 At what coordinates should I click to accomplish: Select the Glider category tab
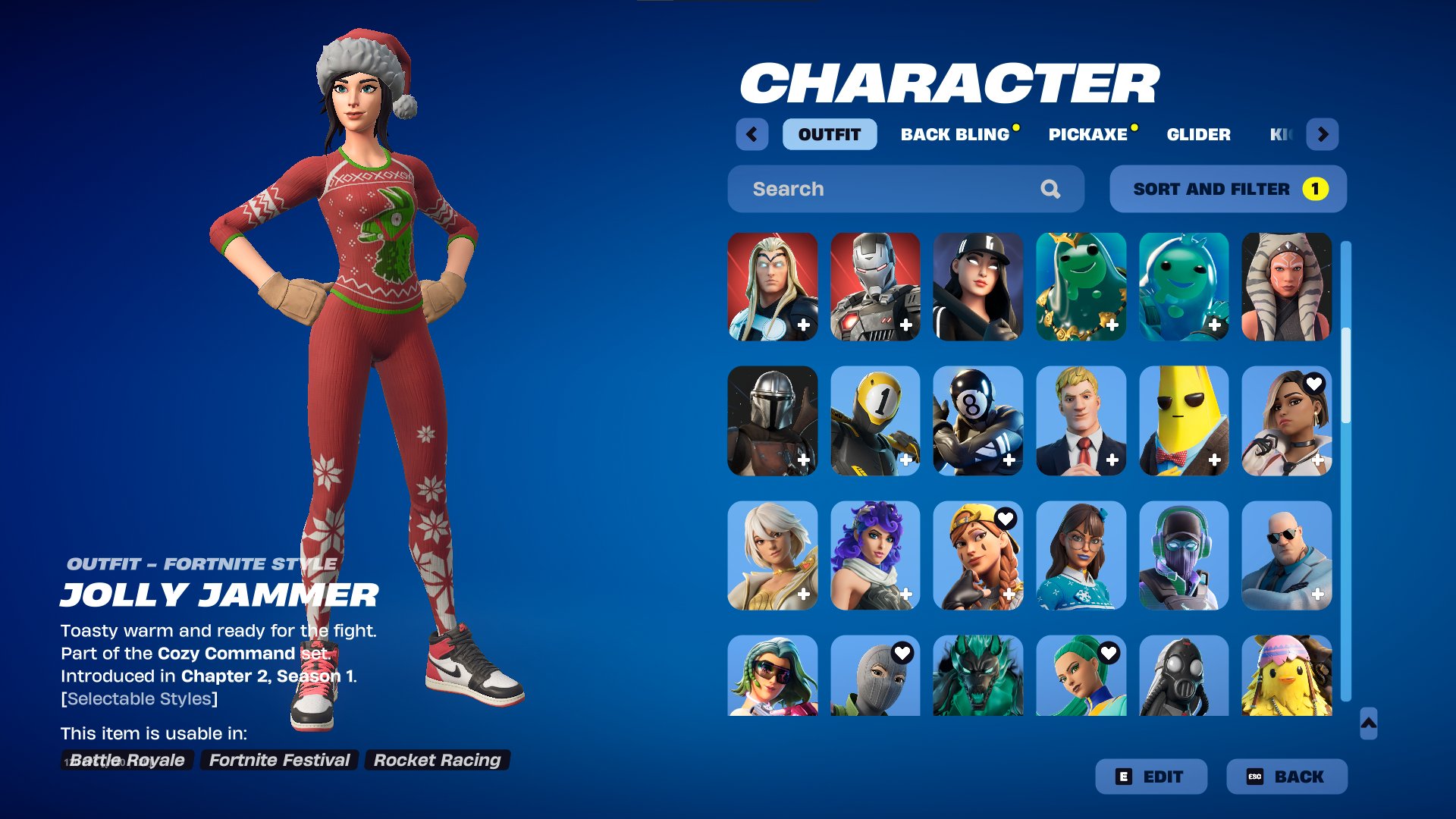(1198, 134)
